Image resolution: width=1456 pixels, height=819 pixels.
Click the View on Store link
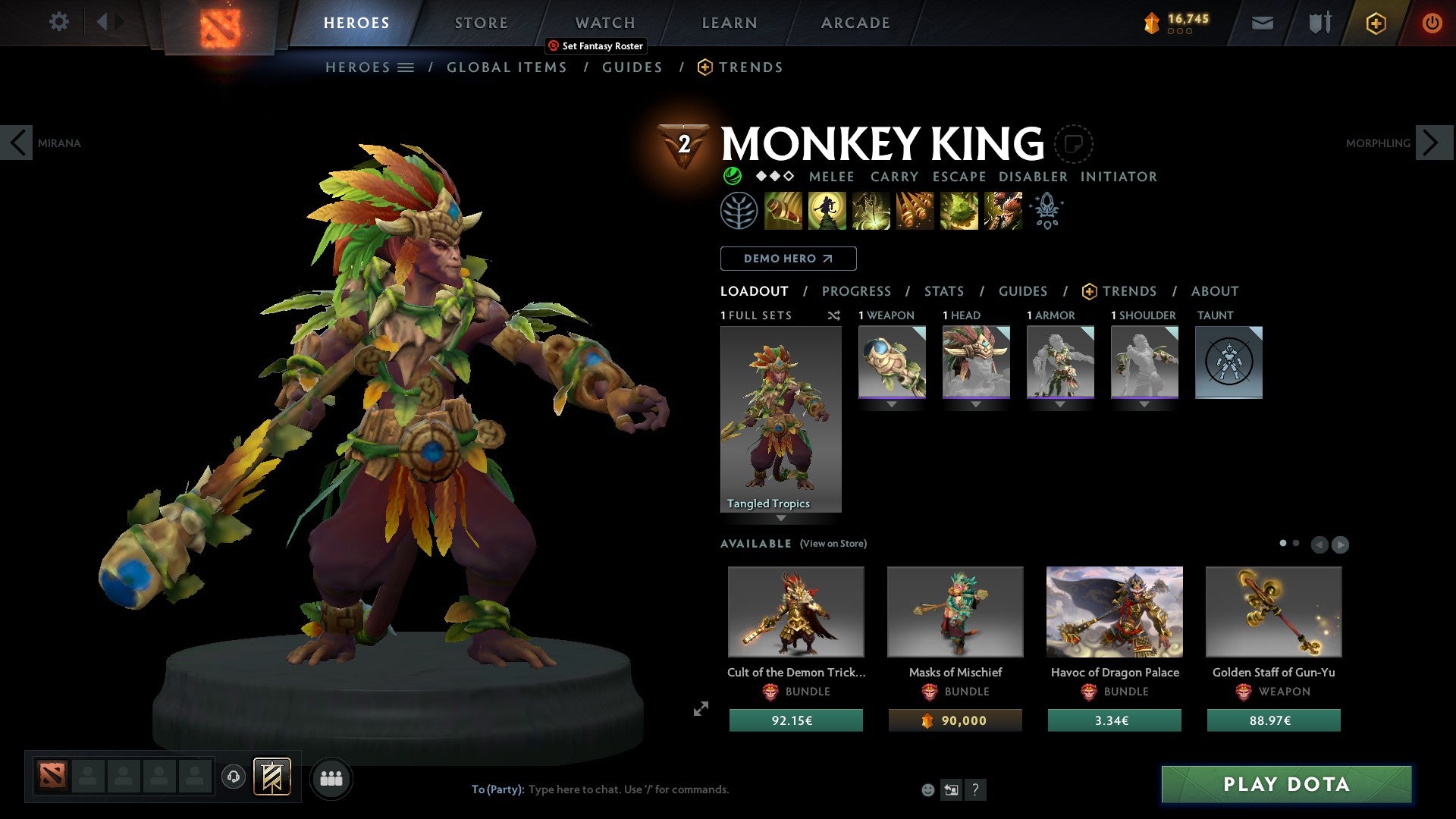coord(833,544)
